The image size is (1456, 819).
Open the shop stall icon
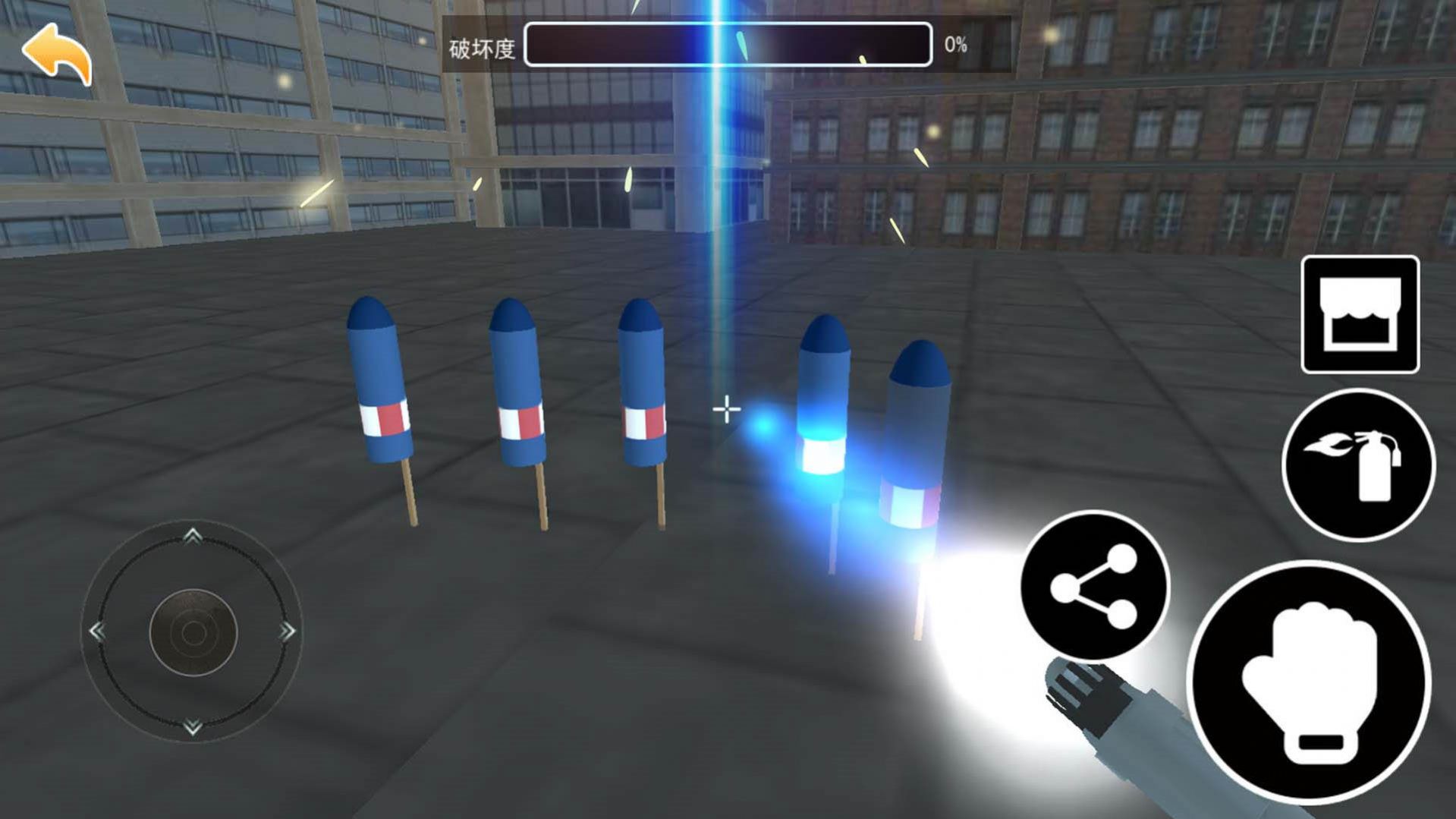[1360, 314]
